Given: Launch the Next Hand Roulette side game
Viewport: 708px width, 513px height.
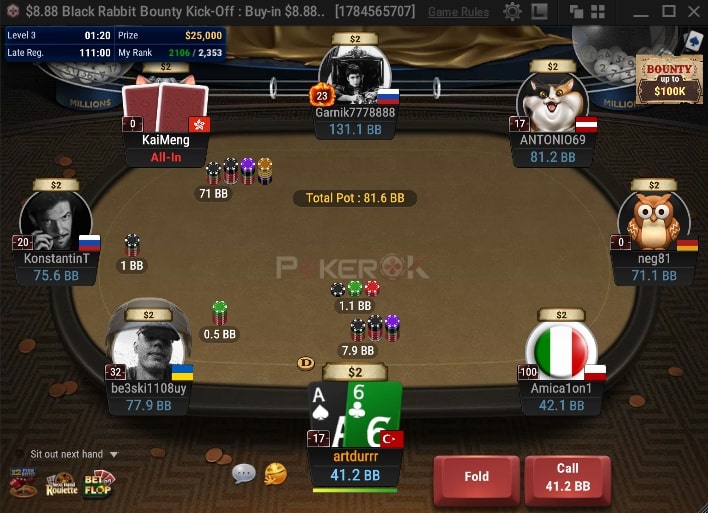Looking at the screenshot, I should [x=62, y=483].
